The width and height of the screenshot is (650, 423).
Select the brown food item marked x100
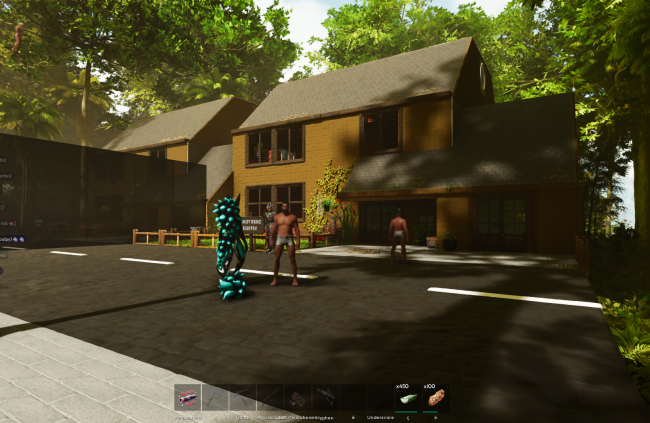pos(434,398)
